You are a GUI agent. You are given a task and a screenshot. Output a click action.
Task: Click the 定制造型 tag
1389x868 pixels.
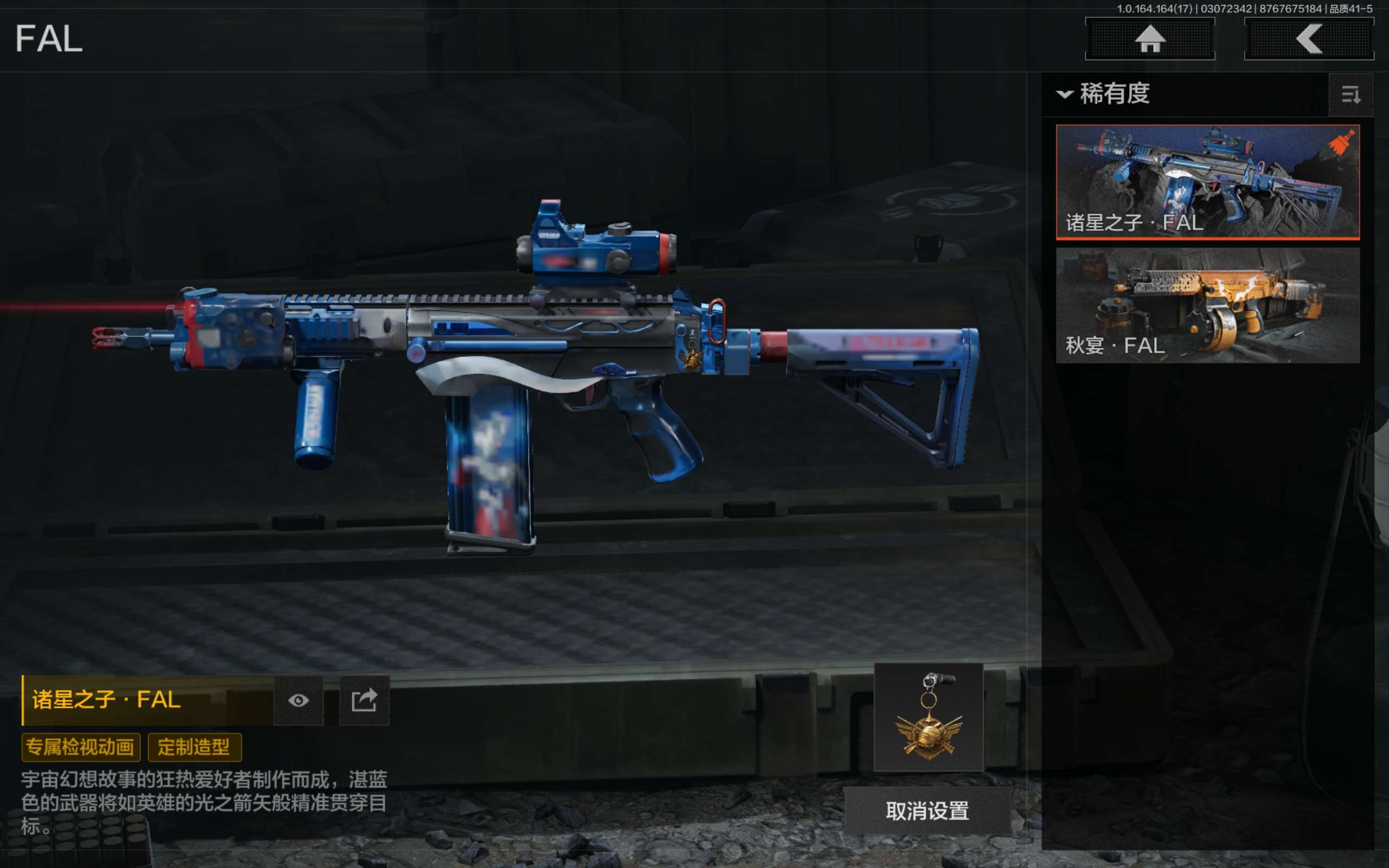click(194, 747)
